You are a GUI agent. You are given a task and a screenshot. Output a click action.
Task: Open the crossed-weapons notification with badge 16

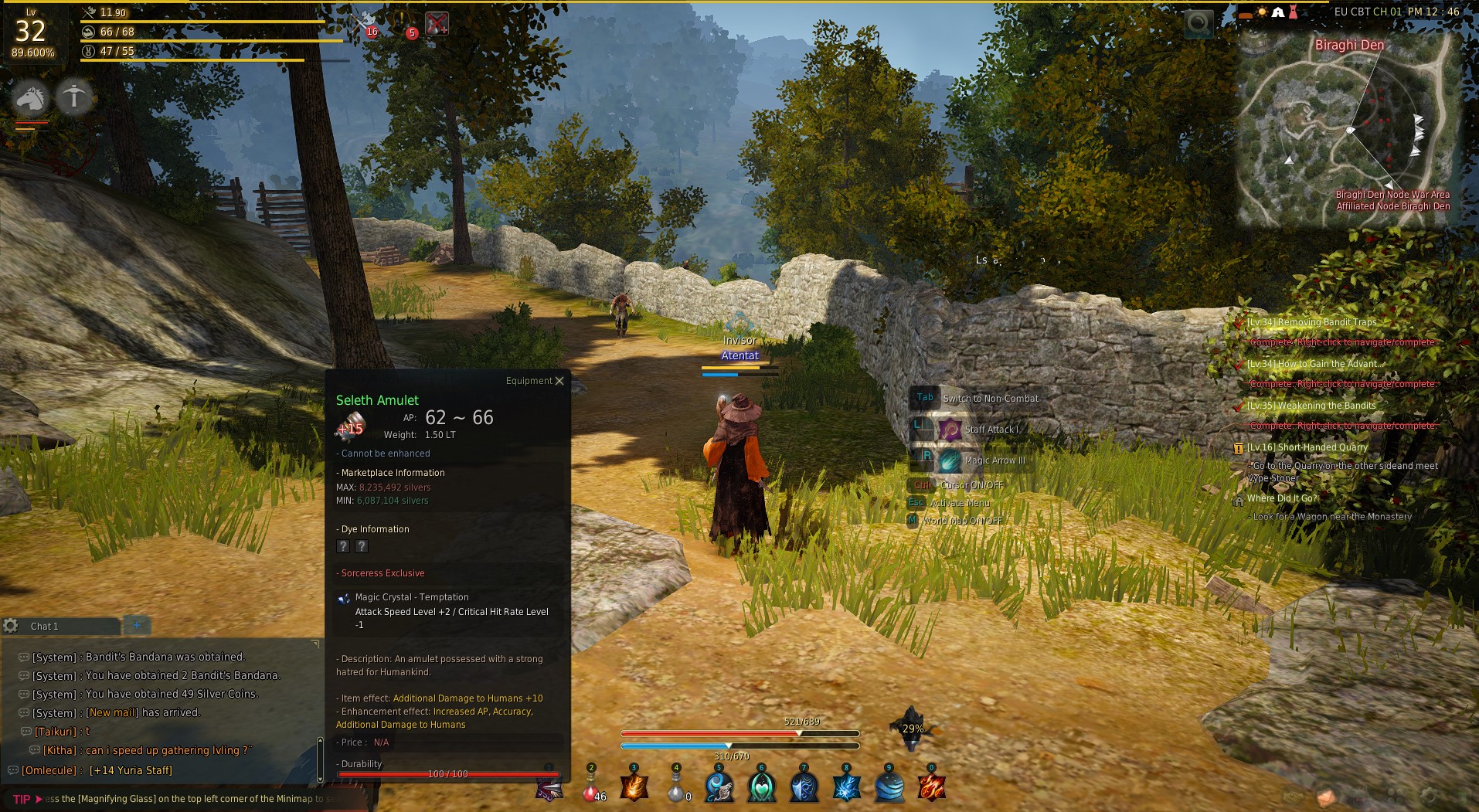[363, 22]
